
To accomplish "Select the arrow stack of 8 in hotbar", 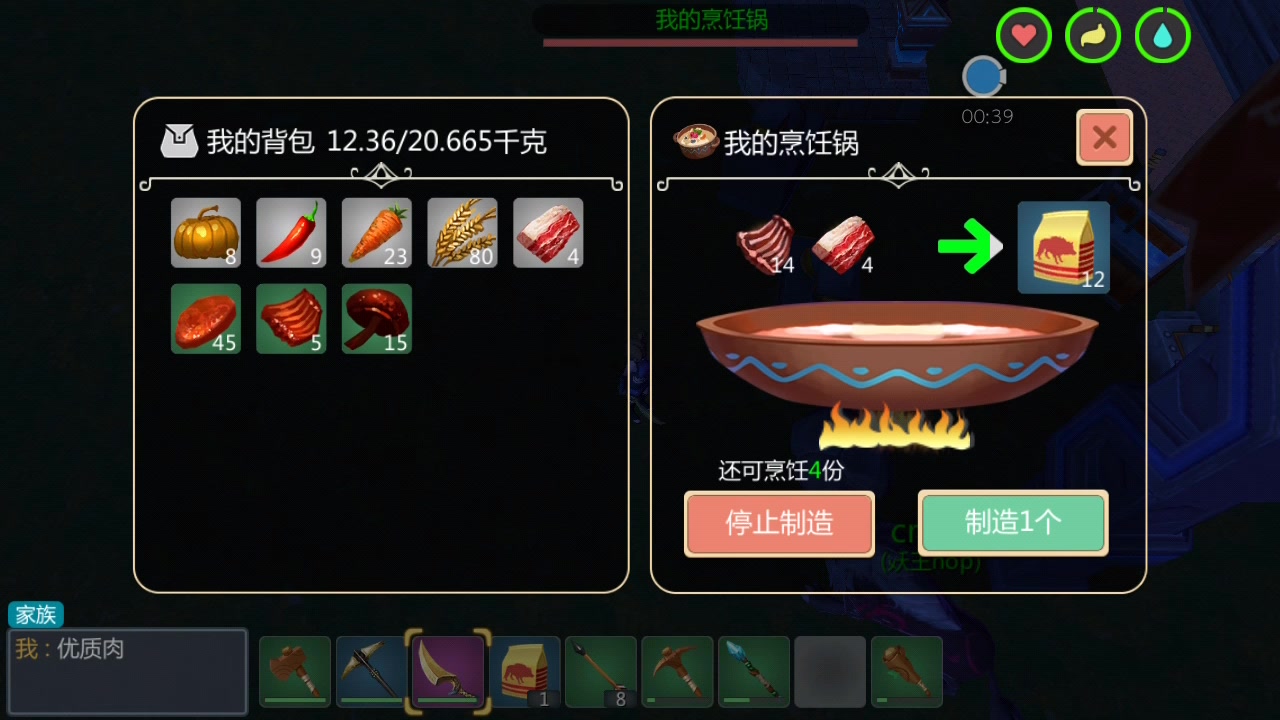I will coord(600,671).
